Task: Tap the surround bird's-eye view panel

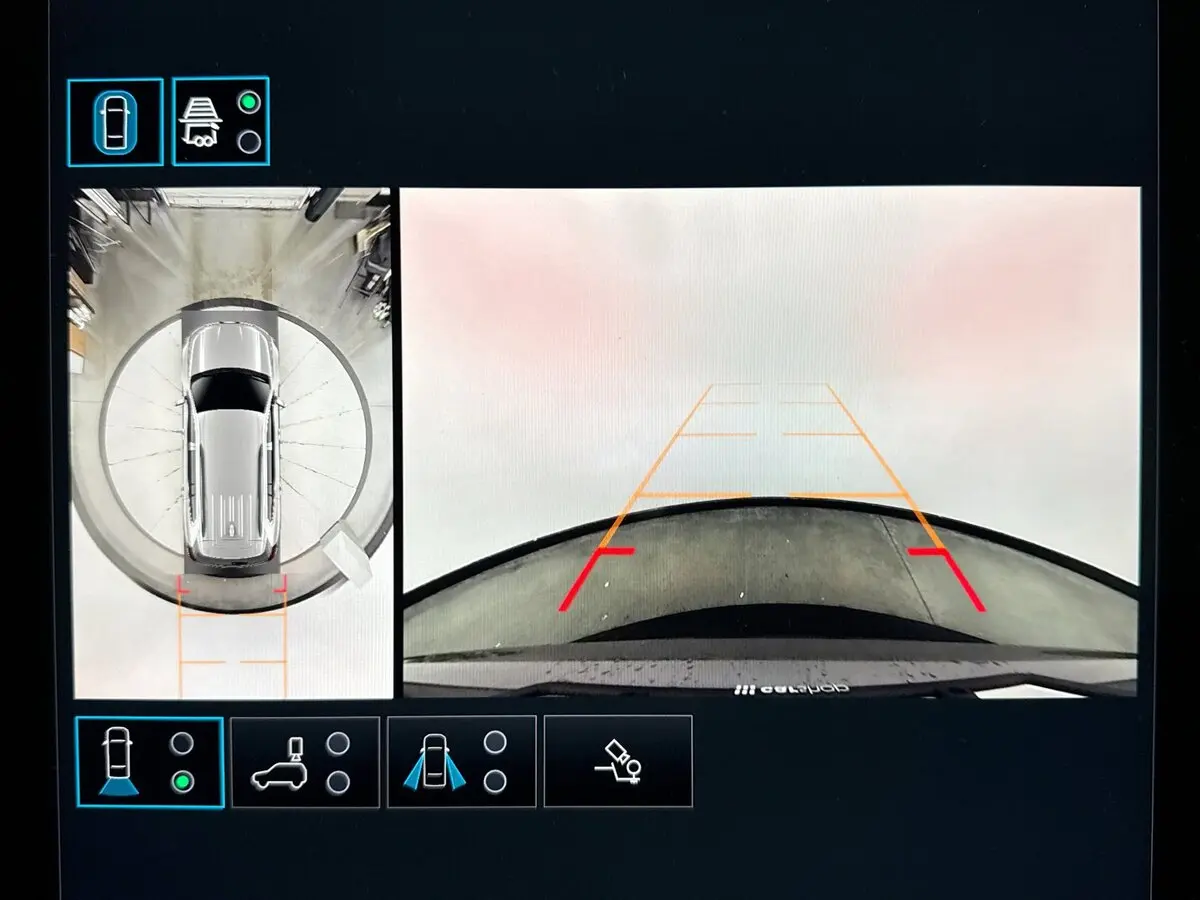Action: 231,443
